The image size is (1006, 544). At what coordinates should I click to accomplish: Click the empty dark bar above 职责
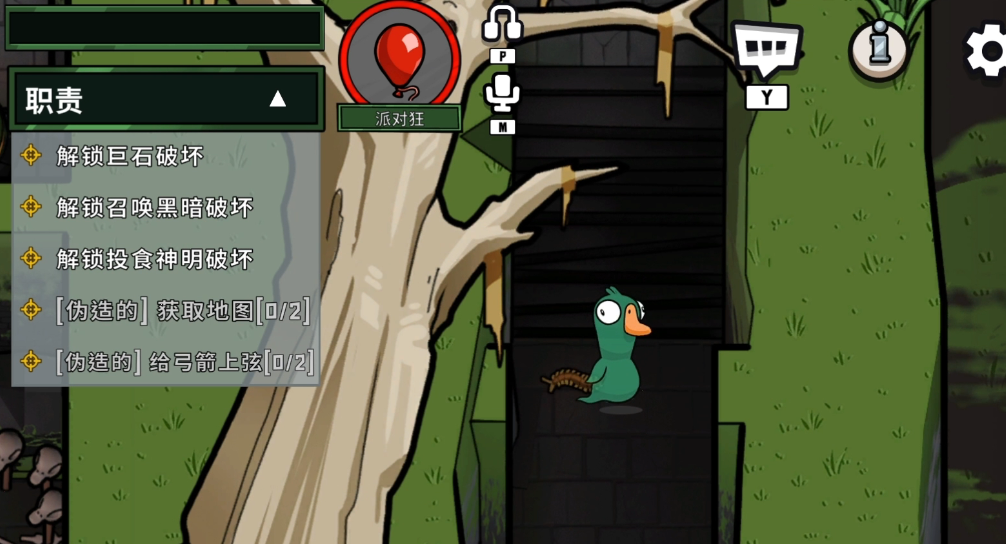(x=165, y=27)
